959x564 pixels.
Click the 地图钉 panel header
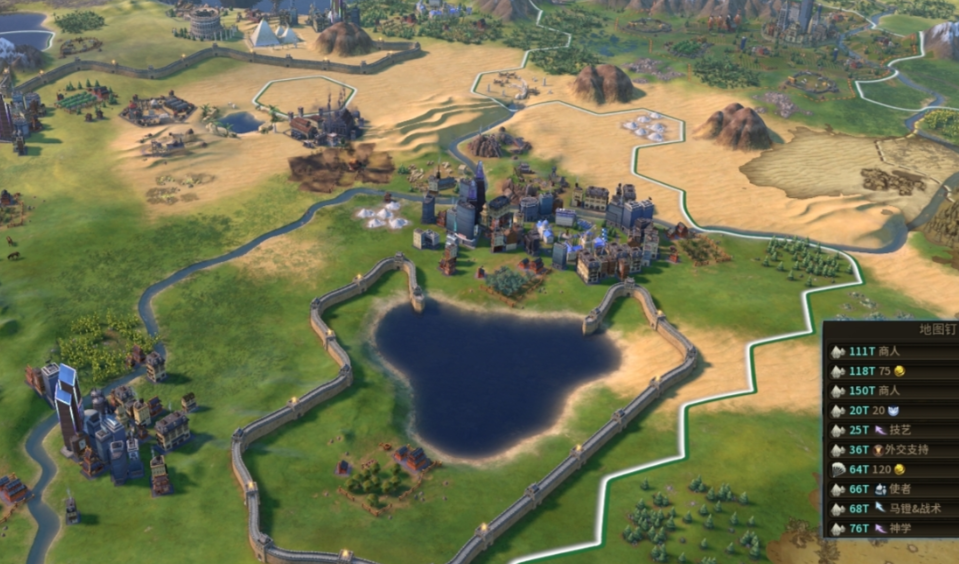click(937, 329)
